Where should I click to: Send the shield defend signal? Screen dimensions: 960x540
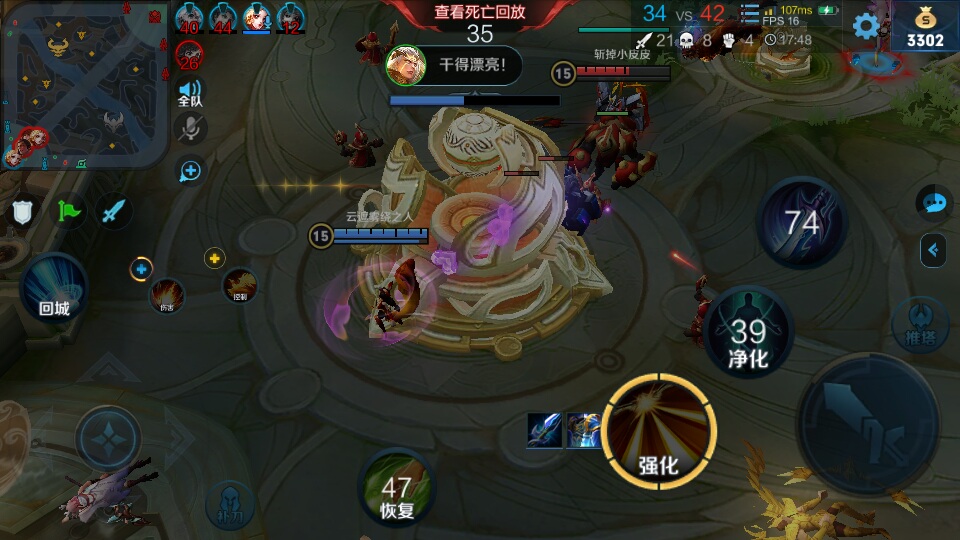point(23,211)
